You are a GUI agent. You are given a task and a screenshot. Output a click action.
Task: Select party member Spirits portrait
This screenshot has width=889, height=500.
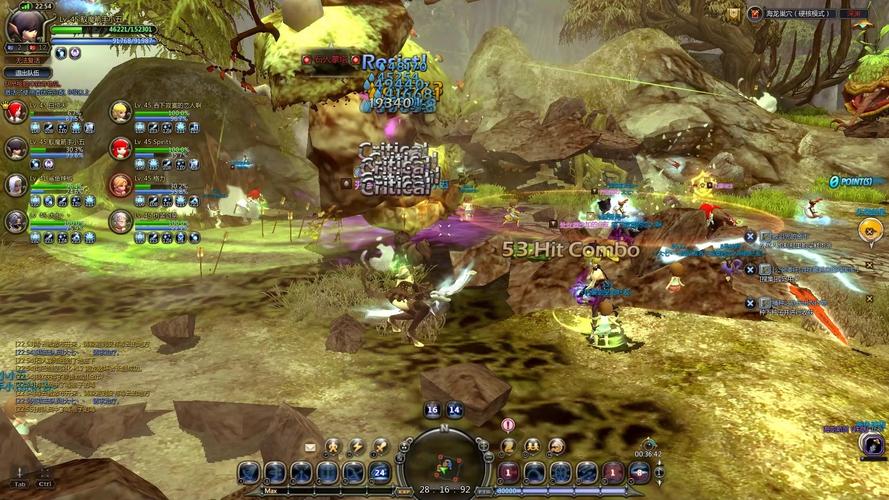120,148
